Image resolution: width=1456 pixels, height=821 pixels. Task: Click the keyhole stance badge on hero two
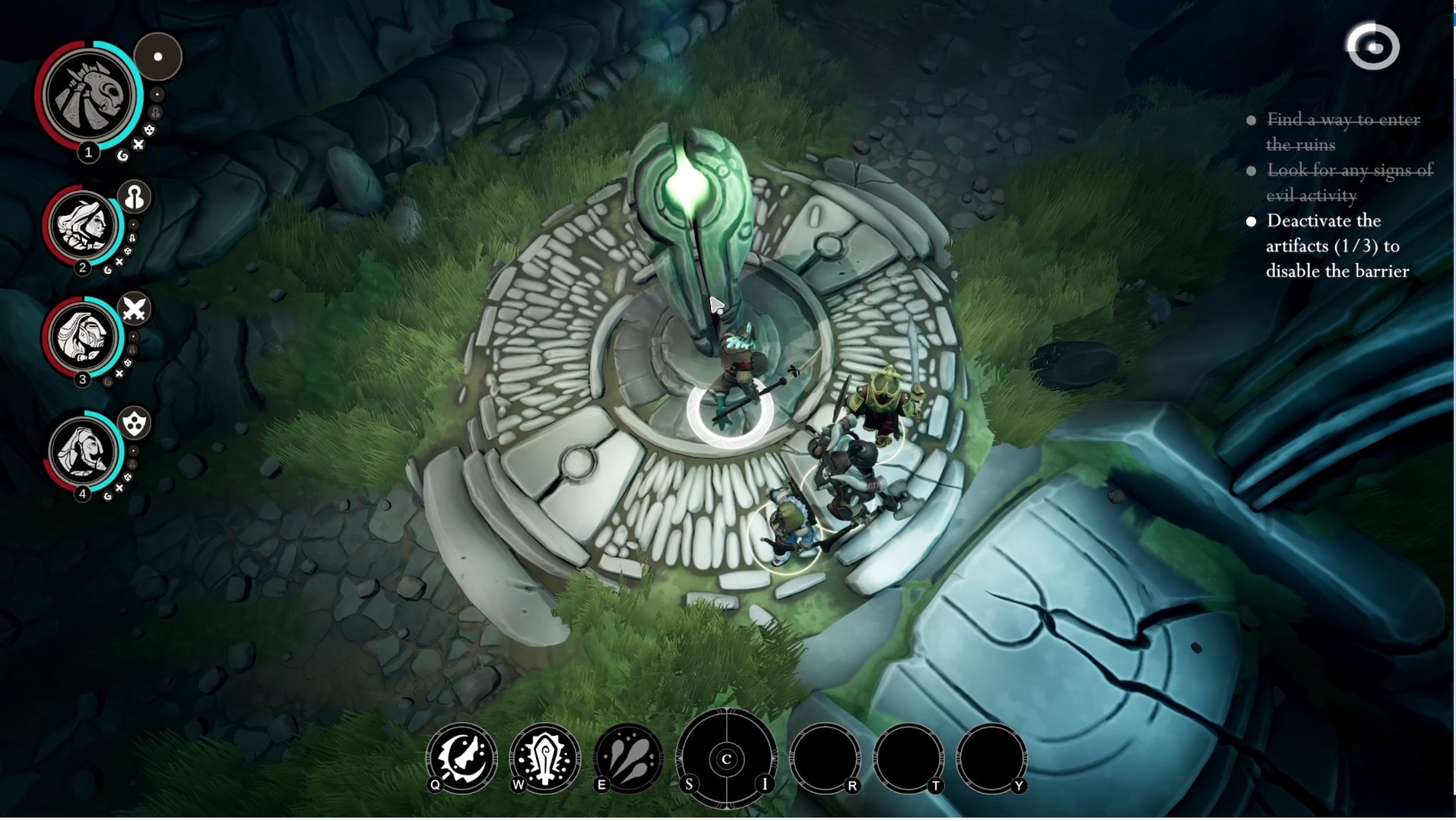click(x=135, y=198)
